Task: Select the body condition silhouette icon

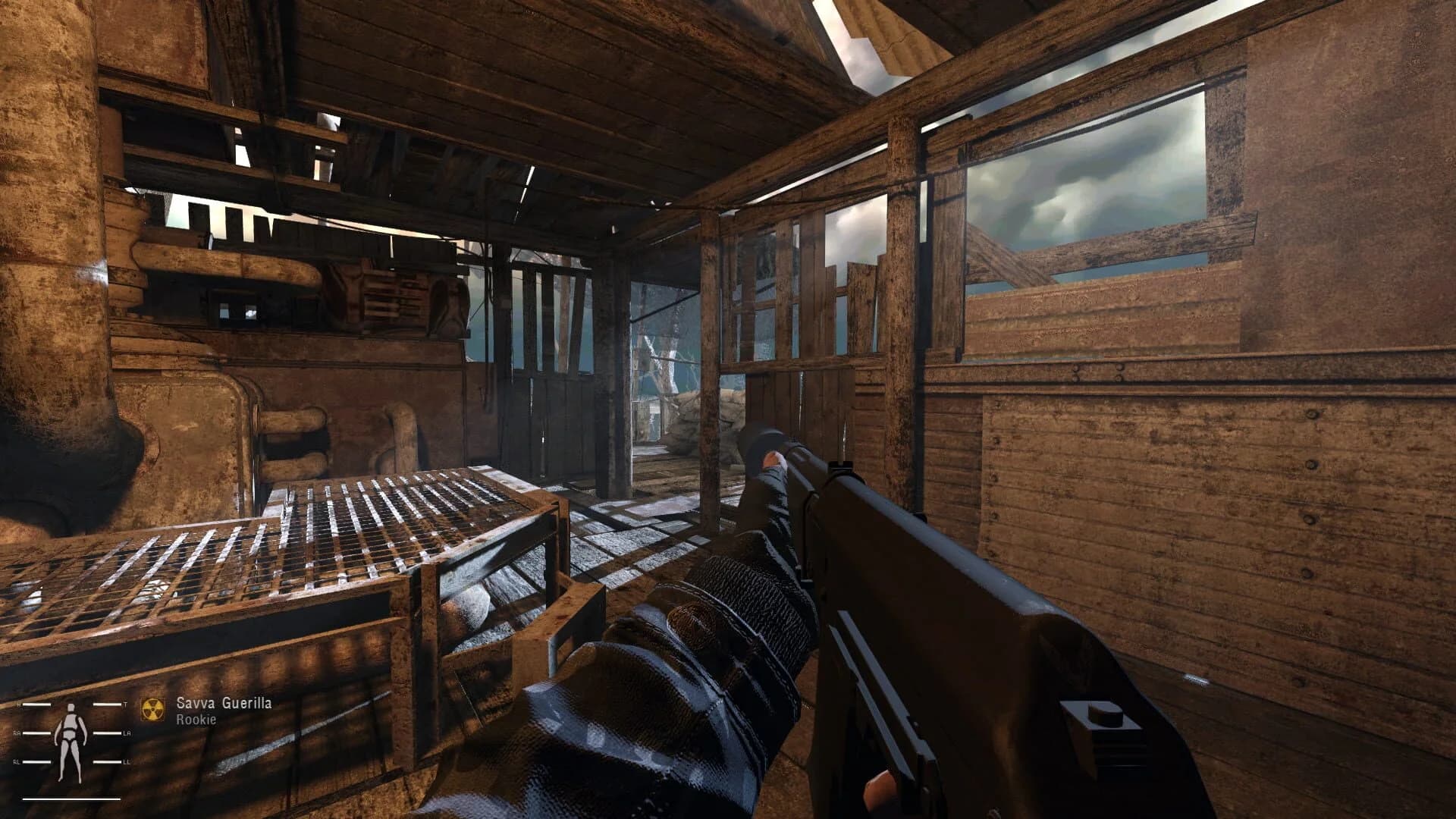Action: [71, 736]
